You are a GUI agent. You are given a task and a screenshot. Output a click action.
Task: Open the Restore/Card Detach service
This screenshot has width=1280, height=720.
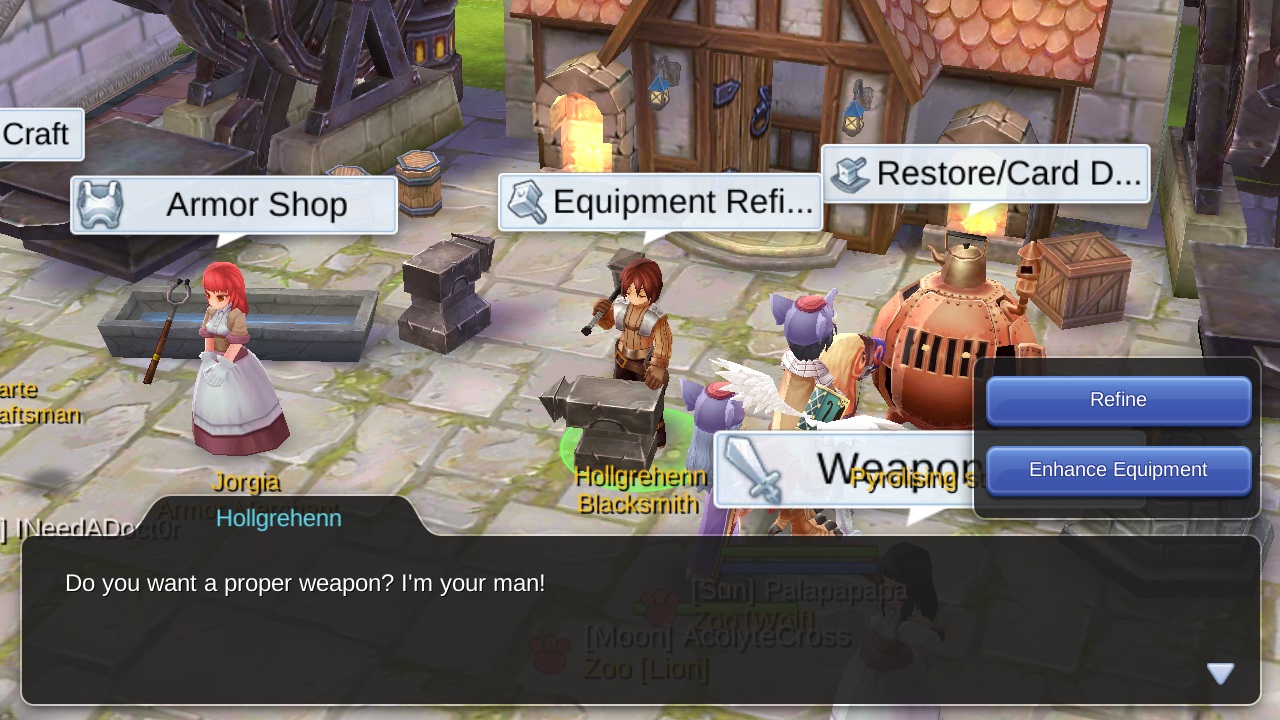(1009, 172)
